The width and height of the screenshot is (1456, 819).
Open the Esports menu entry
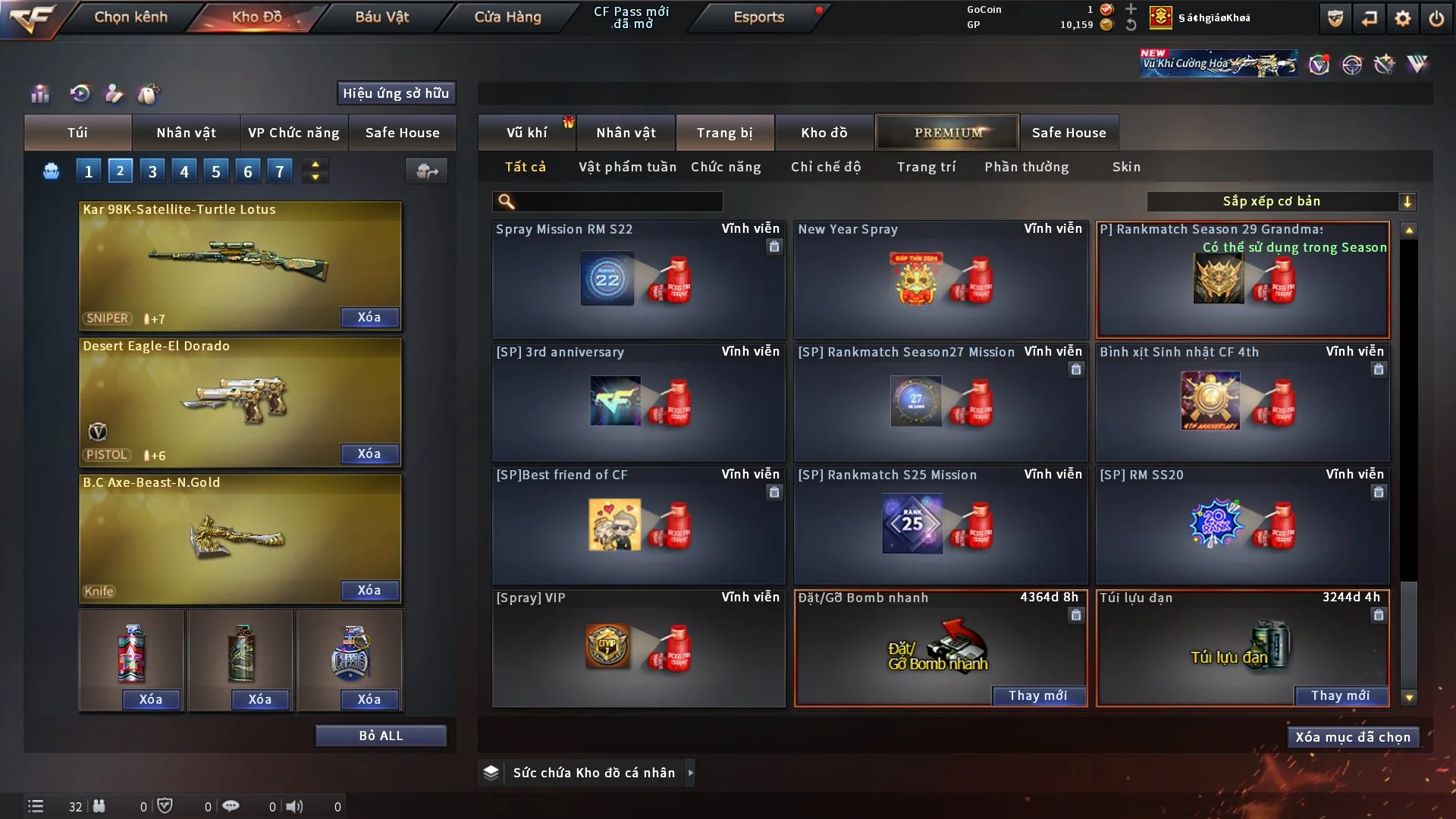[x=758, y=17]
